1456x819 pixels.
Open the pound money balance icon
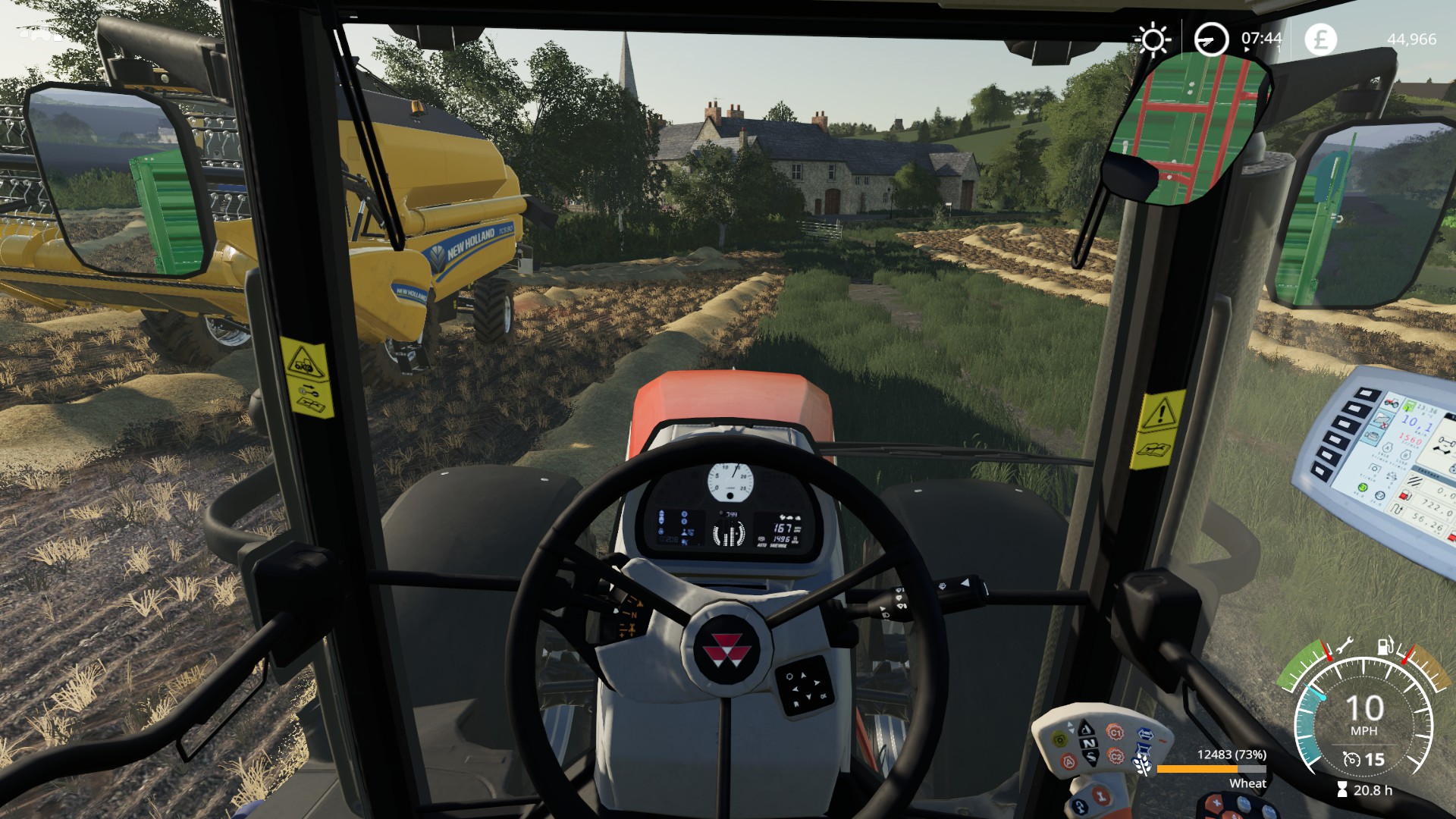click(x=1320, y=39)
